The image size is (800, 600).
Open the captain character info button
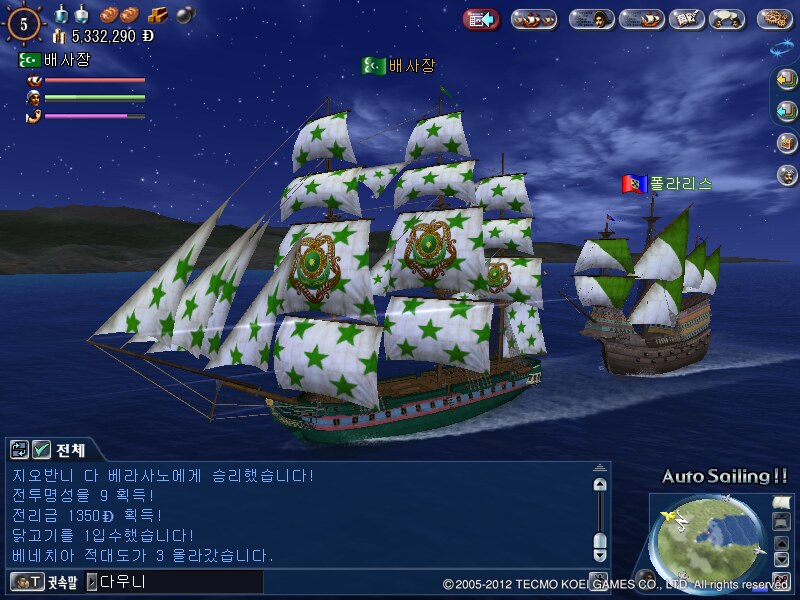coord(592,19)
